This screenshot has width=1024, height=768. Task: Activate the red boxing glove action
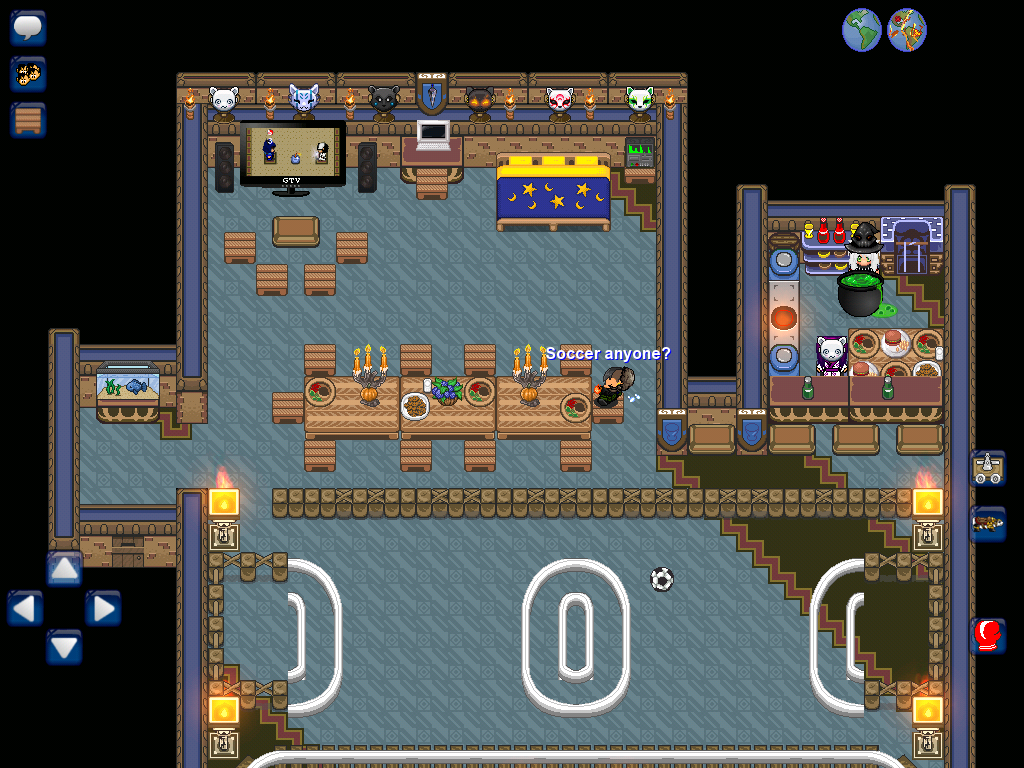988,635
